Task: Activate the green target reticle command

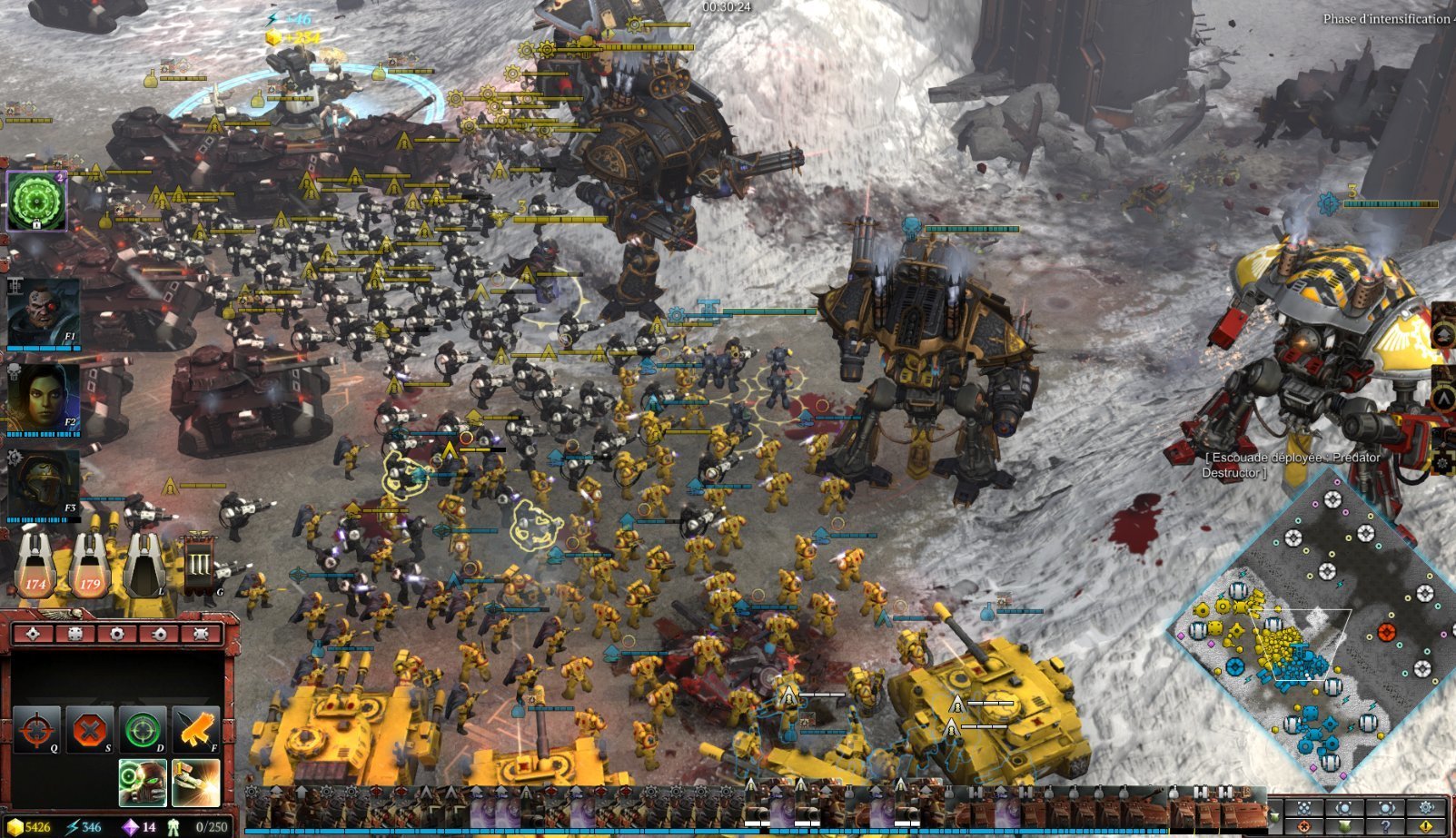Action: [x=143, y=730]
